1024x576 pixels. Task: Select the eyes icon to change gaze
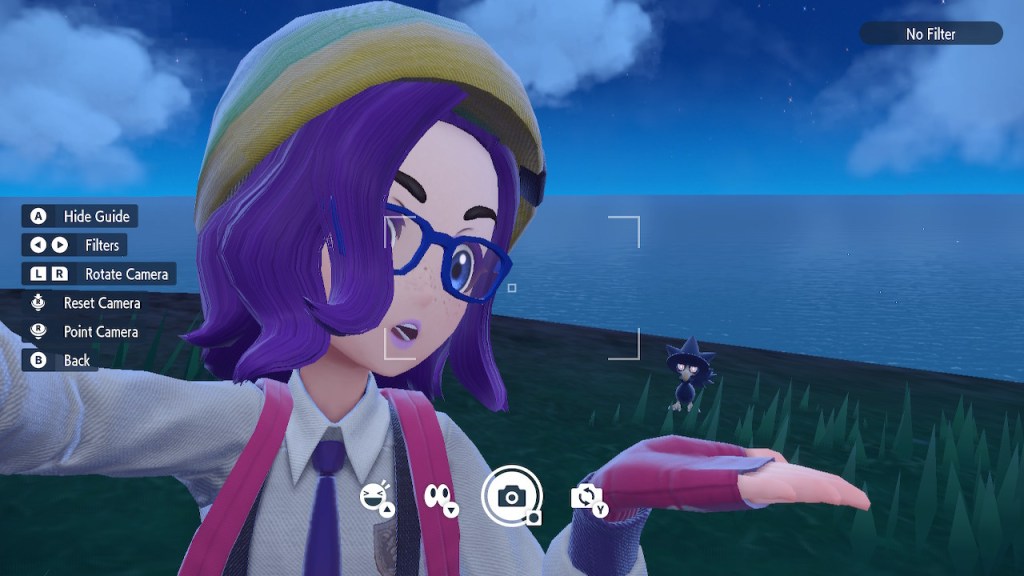coord(440,497)
